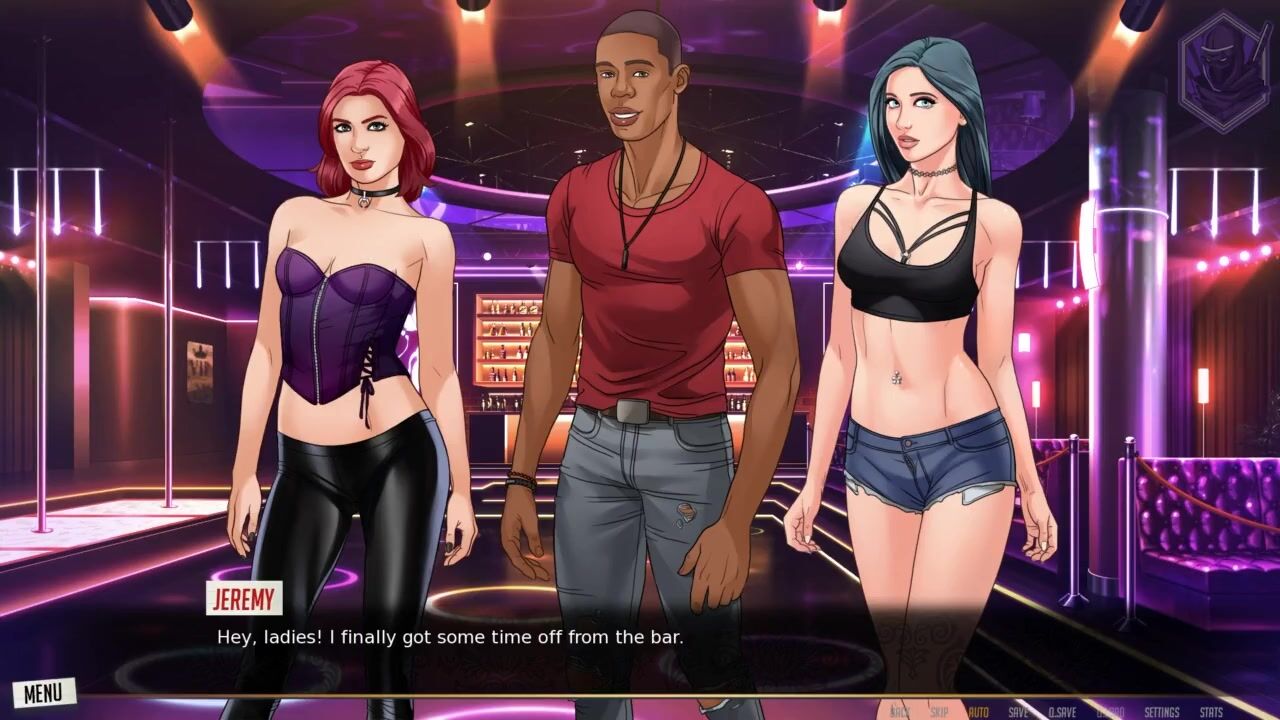
Task: Go back to the previous dialogue line
Action: [899, 712]
